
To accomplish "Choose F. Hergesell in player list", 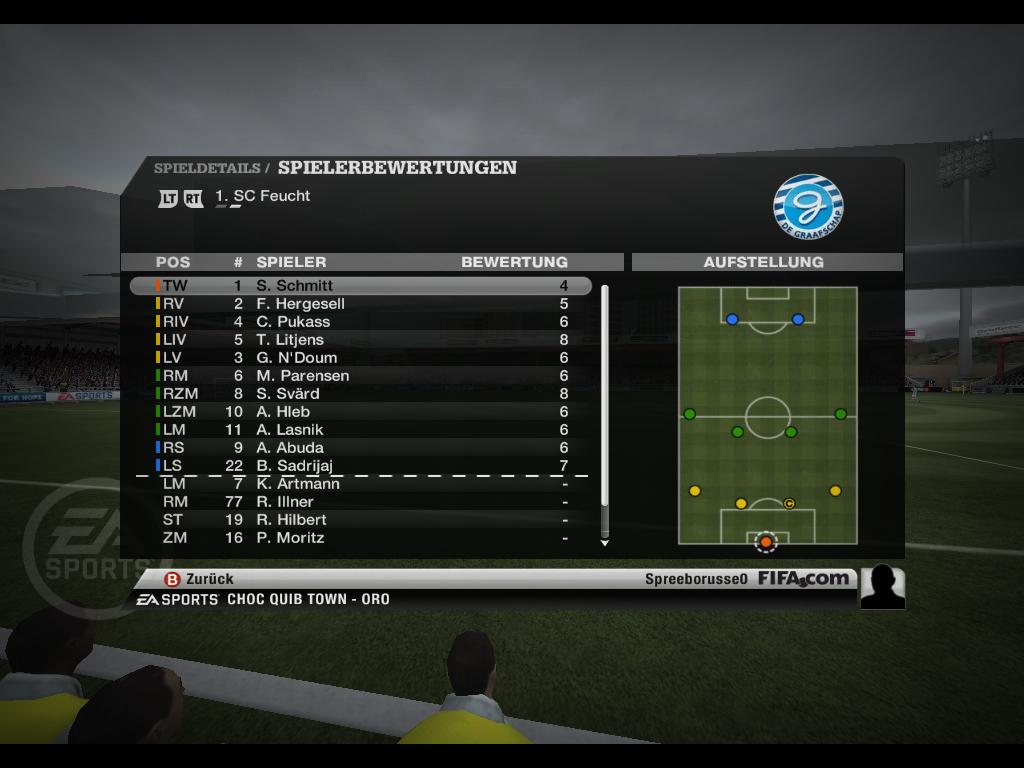I will tap(360, 304).
